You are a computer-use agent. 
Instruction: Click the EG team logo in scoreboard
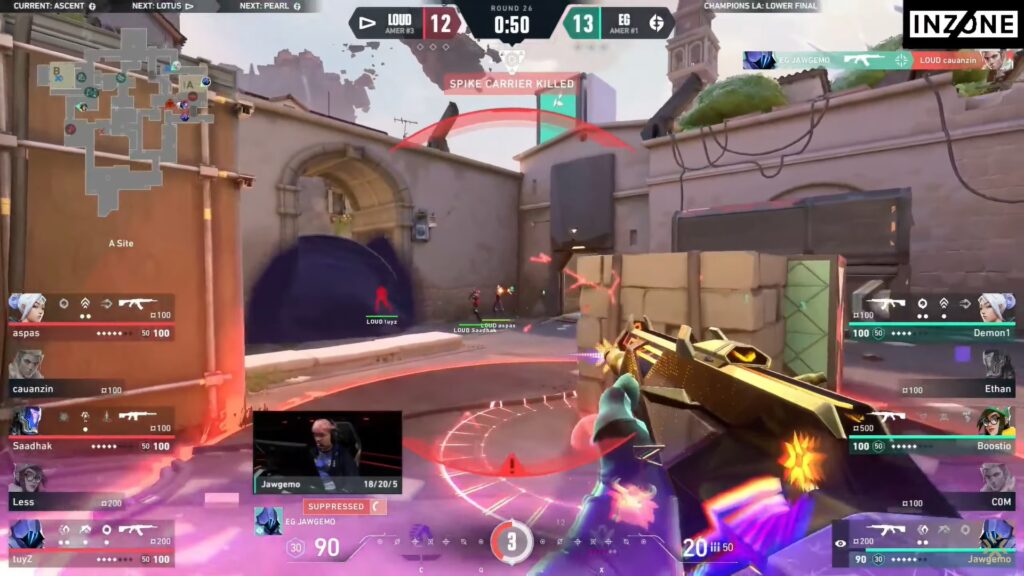657,22
